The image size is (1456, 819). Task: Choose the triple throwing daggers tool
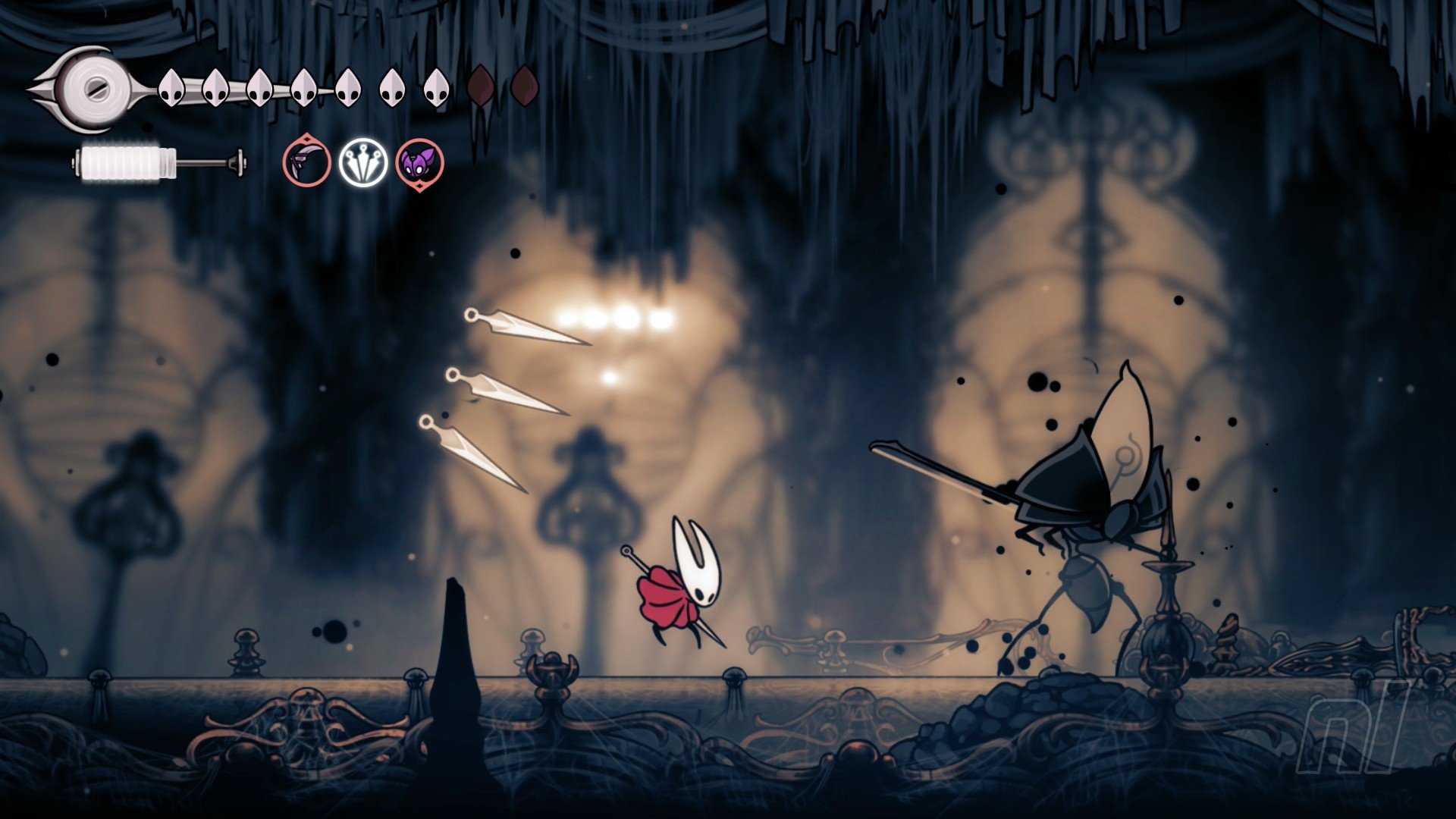click(363, 163)
